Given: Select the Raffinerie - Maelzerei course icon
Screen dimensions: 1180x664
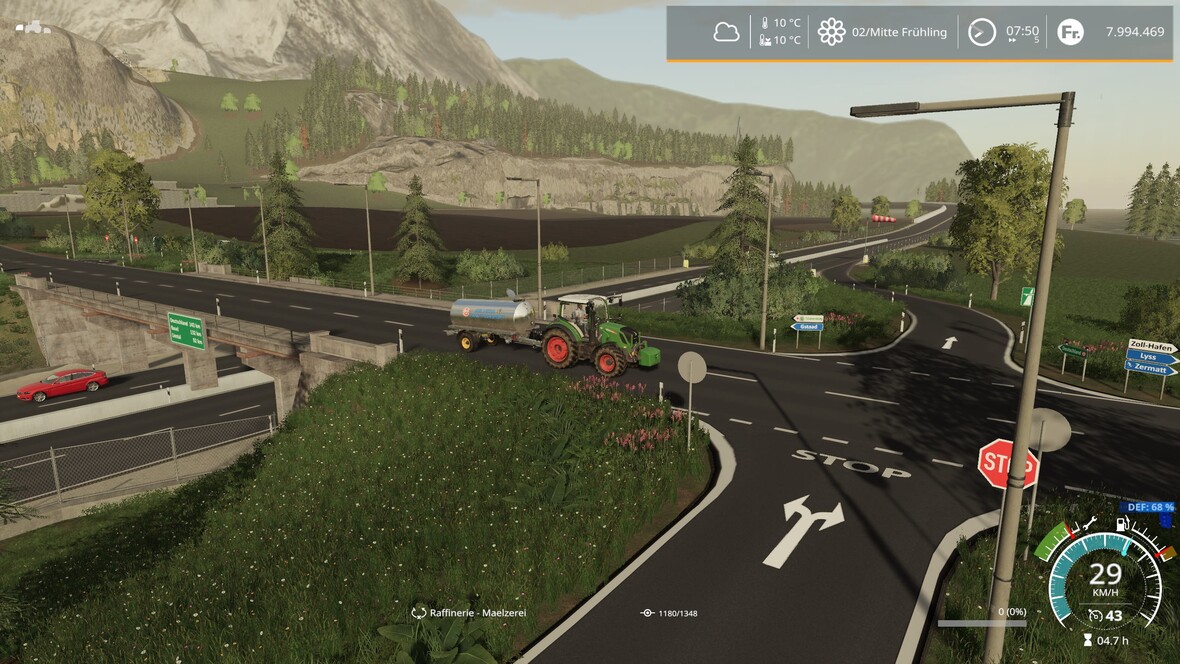Looking at the screenshot, I should point(419,612).
